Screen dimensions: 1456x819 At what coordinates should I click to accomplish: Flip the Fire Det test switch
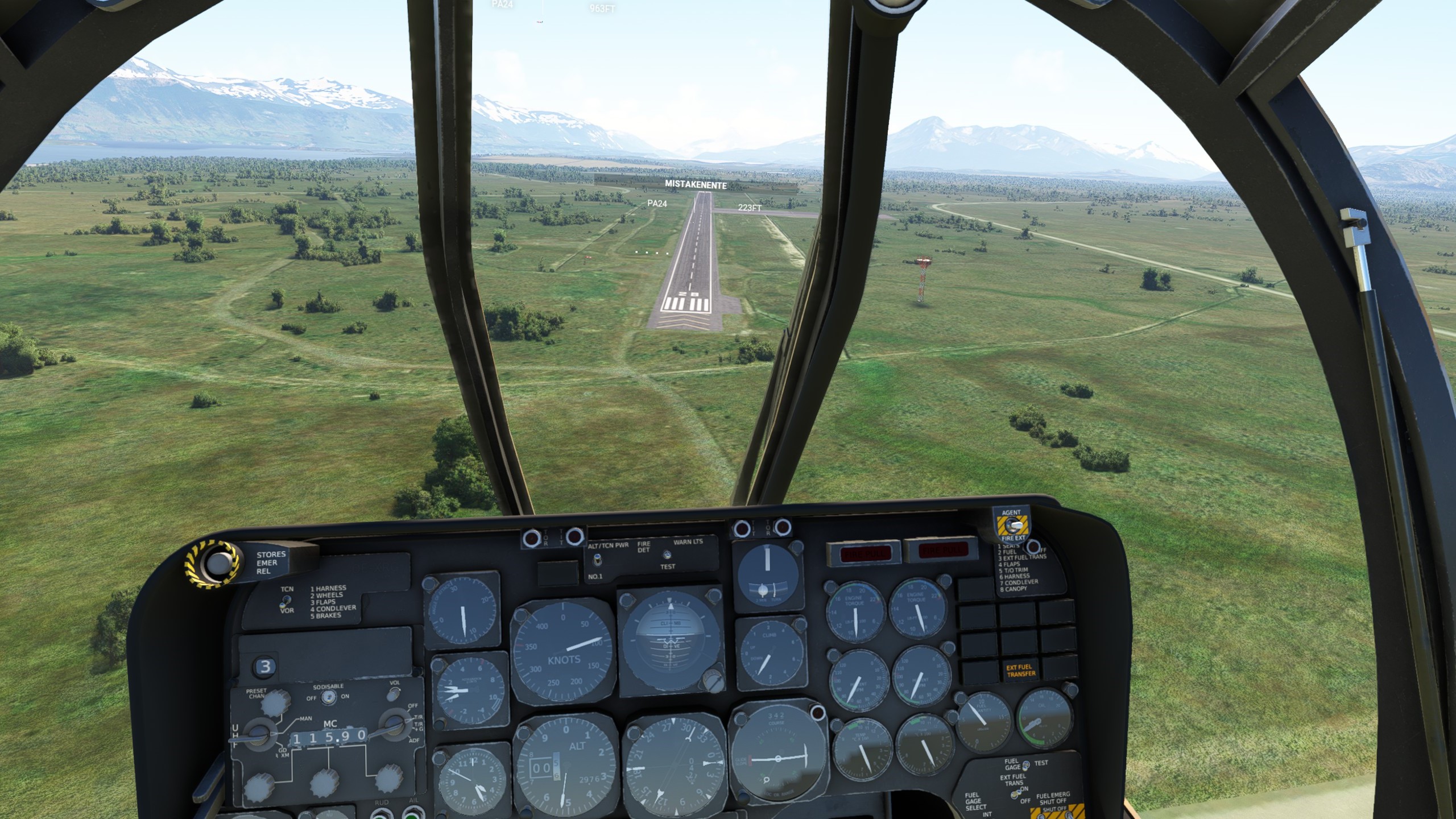pos(668,555)
